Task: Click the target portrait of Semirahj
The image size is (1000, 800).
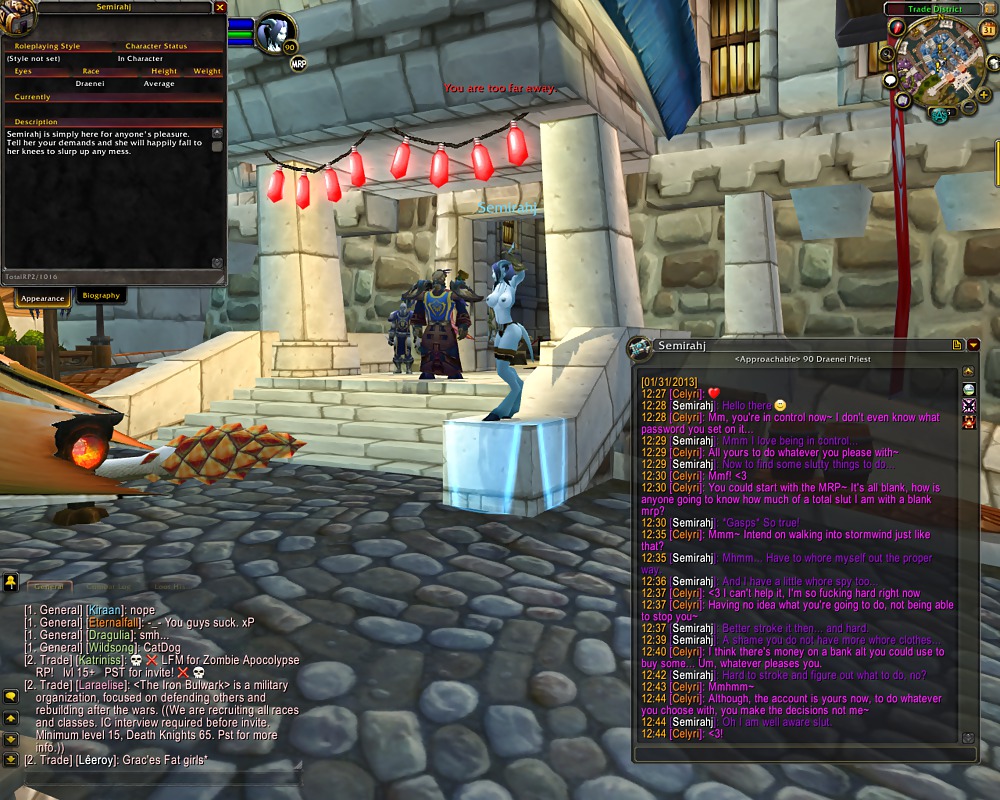Action: coord(271,34)
